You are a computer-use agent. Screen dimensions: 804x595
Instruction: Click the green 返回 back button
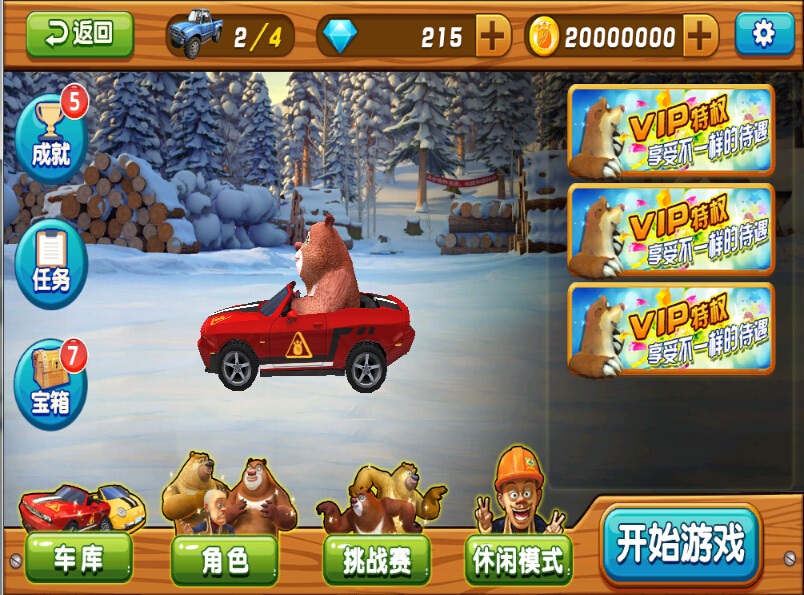[80, 34]
